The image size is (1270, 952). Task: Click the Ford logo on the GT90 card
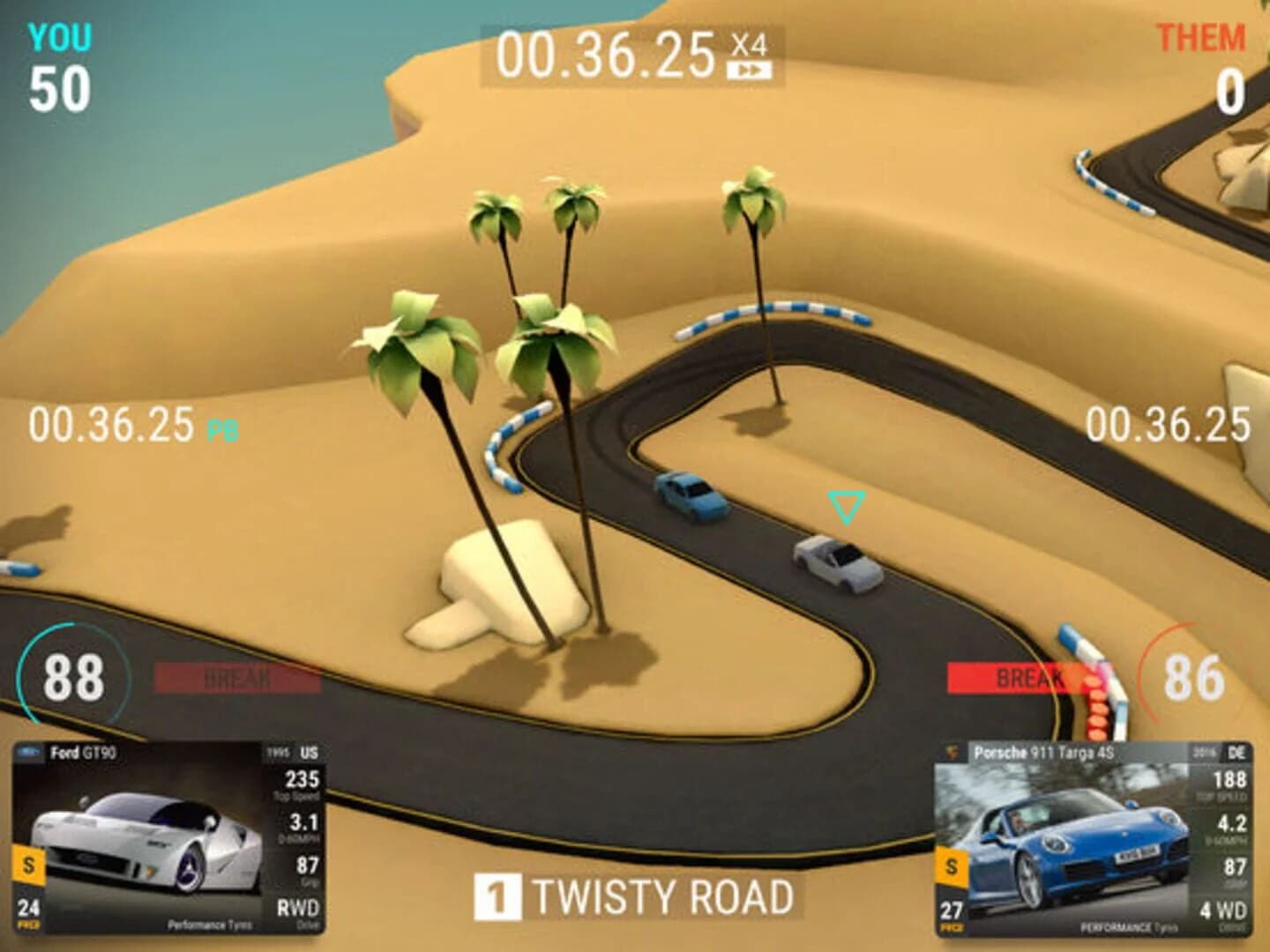[27, 751]
